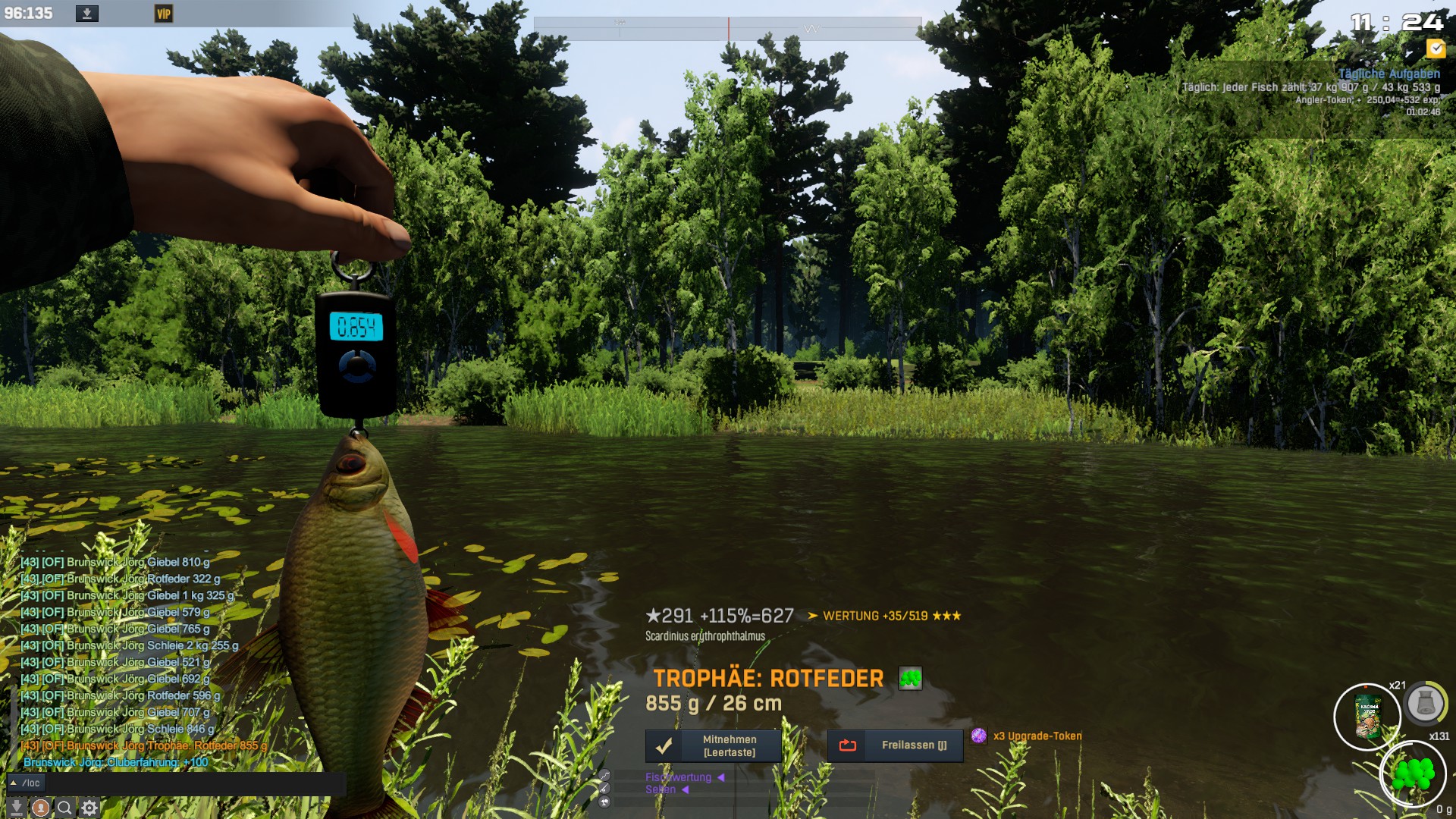Toggle the Fischwertung panel arrow
This screenshot has width=1456, height=819.
coord(720,777)
